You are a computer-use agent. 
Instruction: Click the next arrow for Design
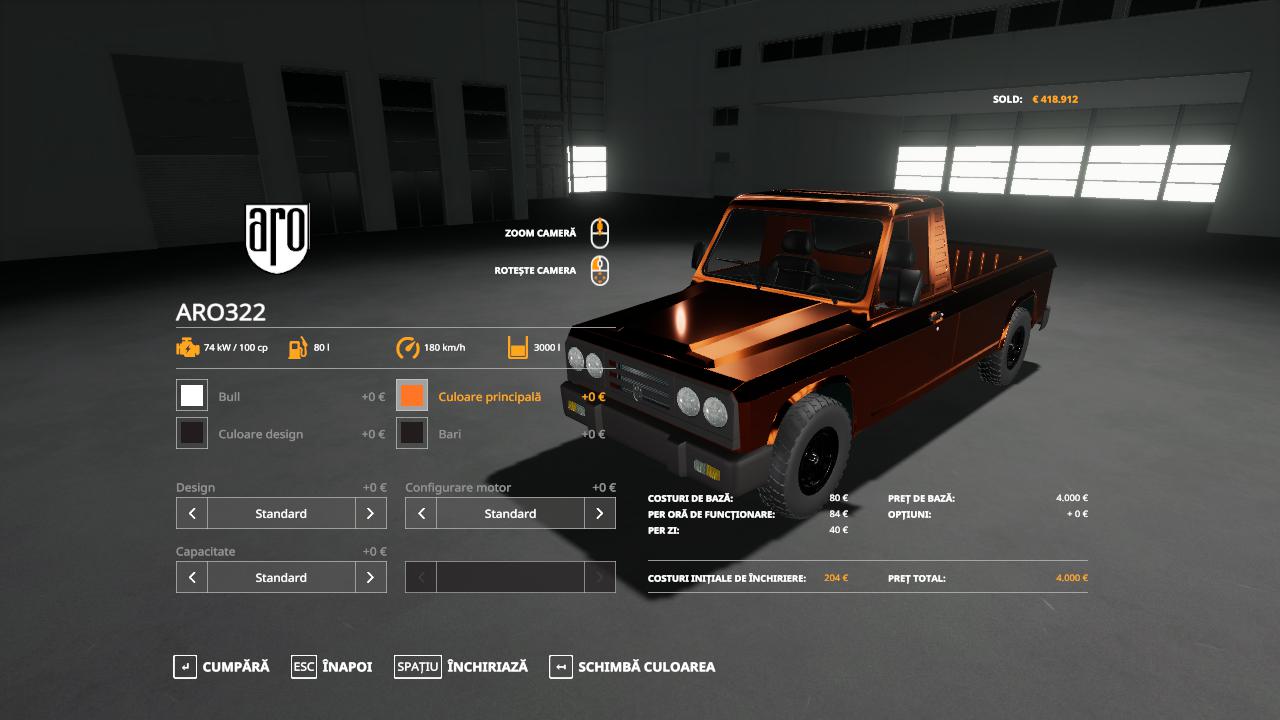tap(370, 513)
